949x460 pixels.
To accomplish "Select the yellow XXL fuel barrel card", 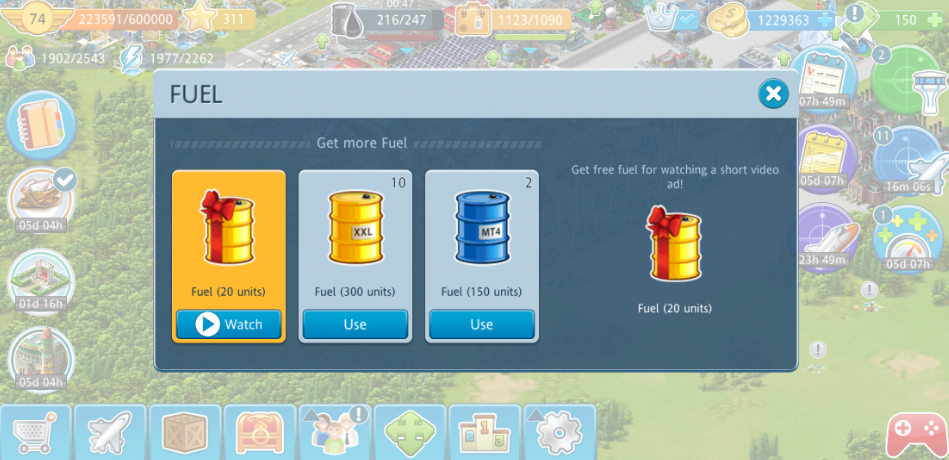I will coord(355,238).
